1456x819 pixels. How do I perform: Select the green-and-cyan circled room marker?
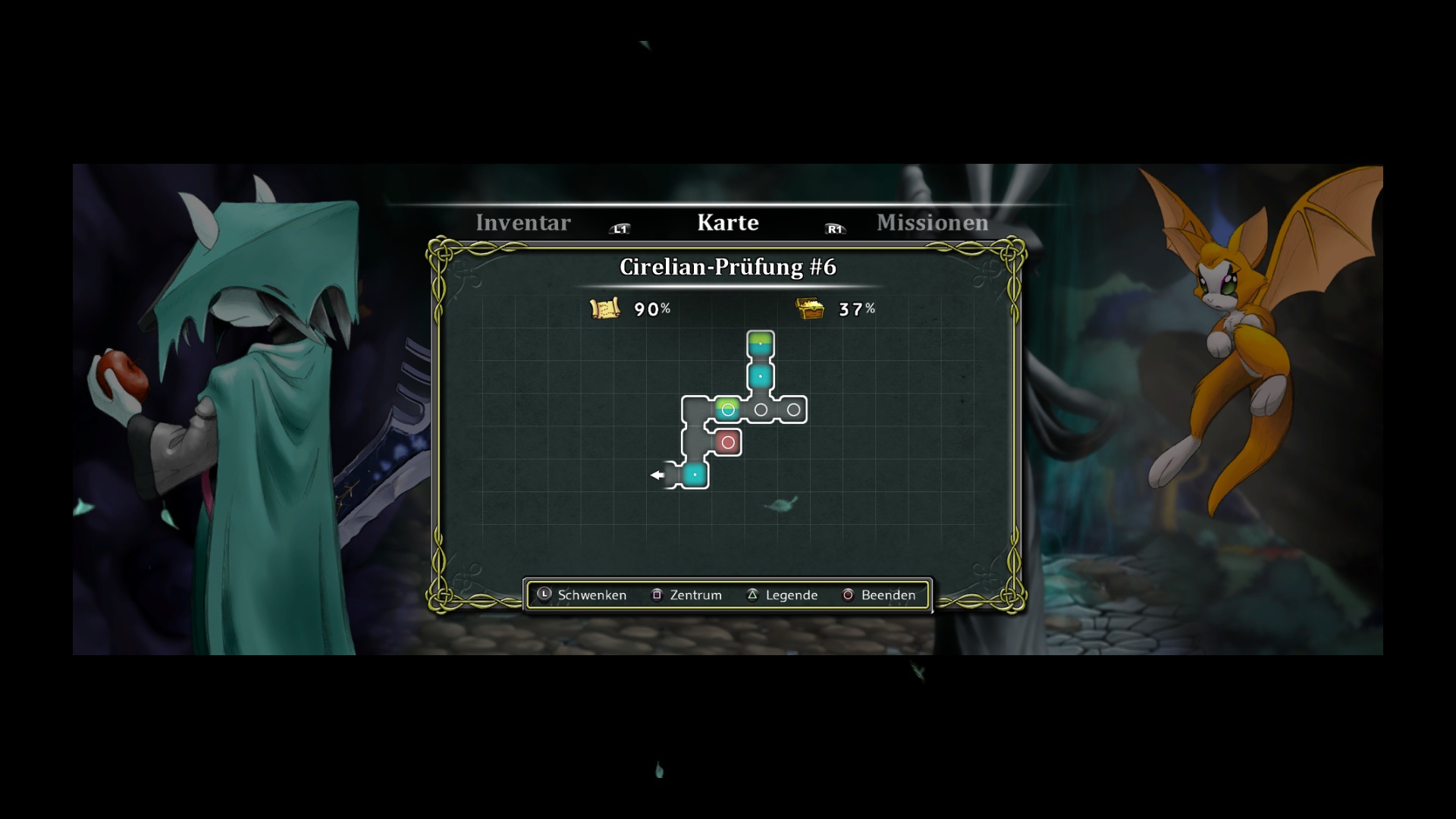tap(728, 410)
